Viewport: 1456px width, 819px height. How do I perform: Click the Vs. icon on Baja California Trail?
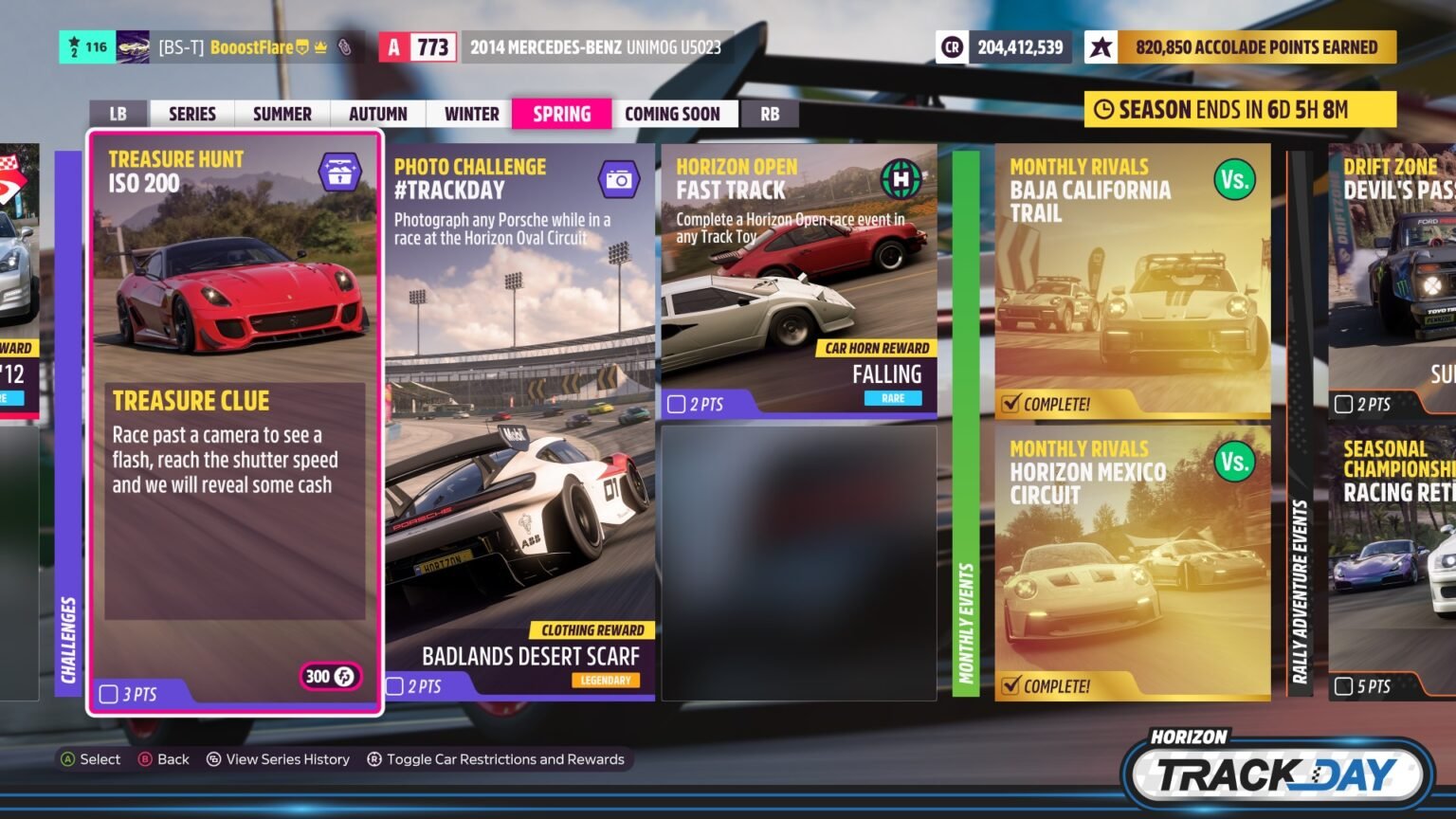1233,180
